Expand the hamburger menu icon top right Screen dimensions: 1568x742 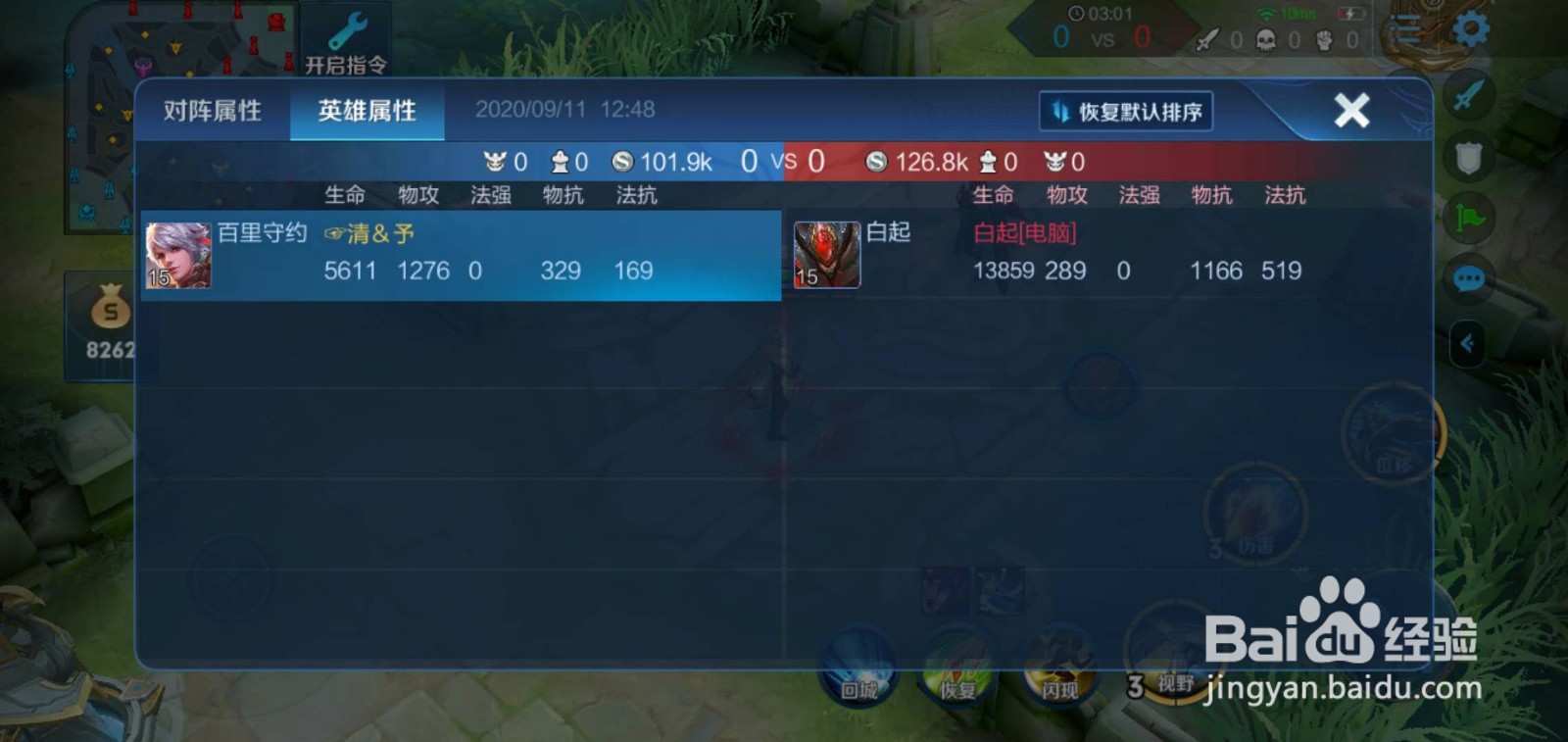click(x=1403, y=29)
